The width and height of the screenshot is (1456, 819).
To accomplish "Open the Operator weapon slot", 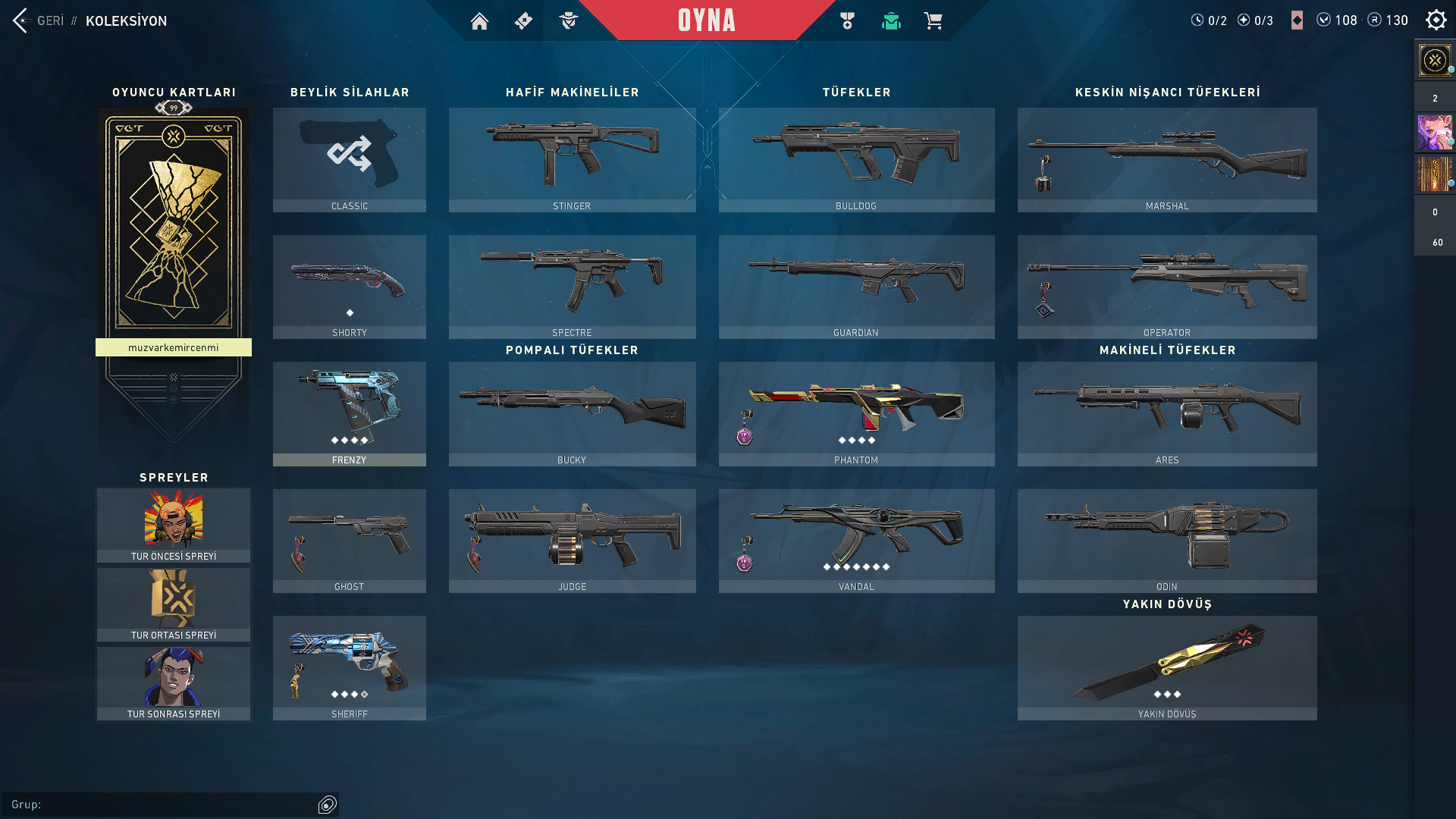I will click(x=1166, y=286).
